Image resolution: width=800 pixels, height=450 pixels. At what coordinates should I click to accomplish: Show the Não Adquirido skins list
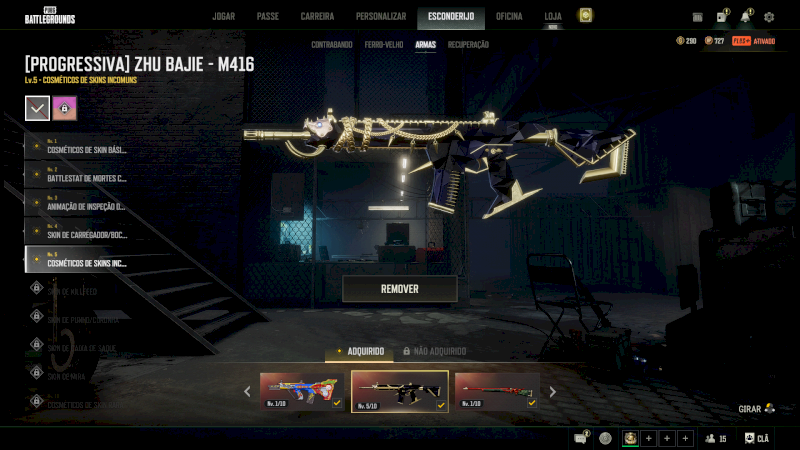click(x=434, y=352)
